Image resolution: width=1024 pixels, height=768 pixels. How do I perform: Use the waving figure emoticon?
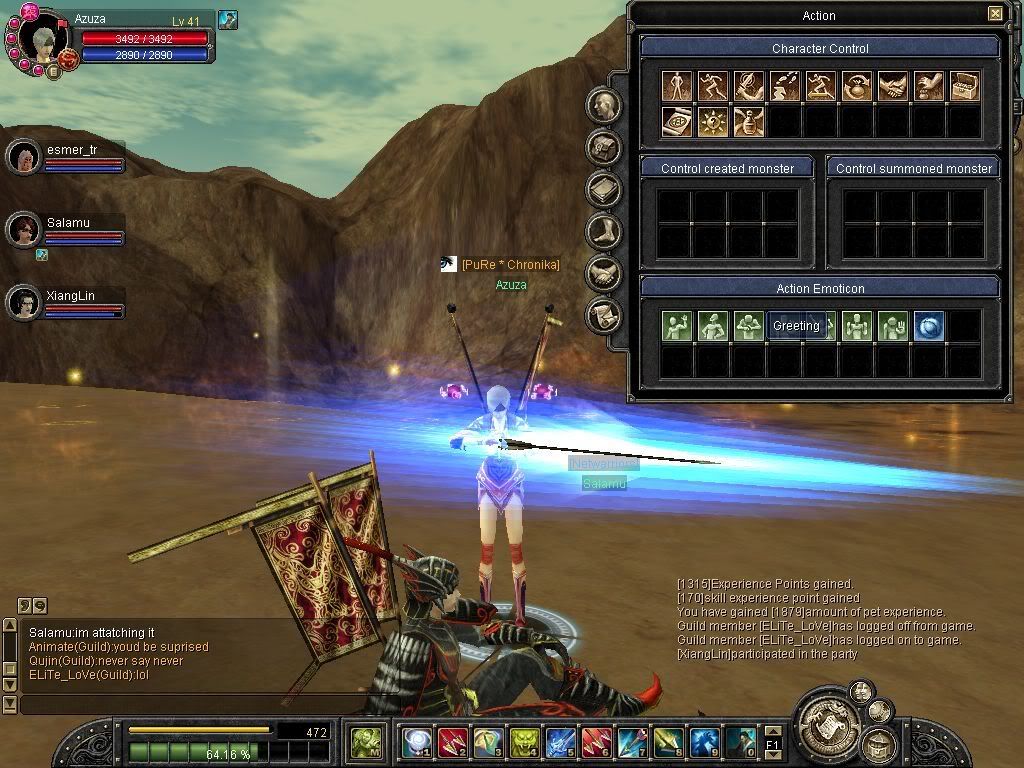pos(678,326)
